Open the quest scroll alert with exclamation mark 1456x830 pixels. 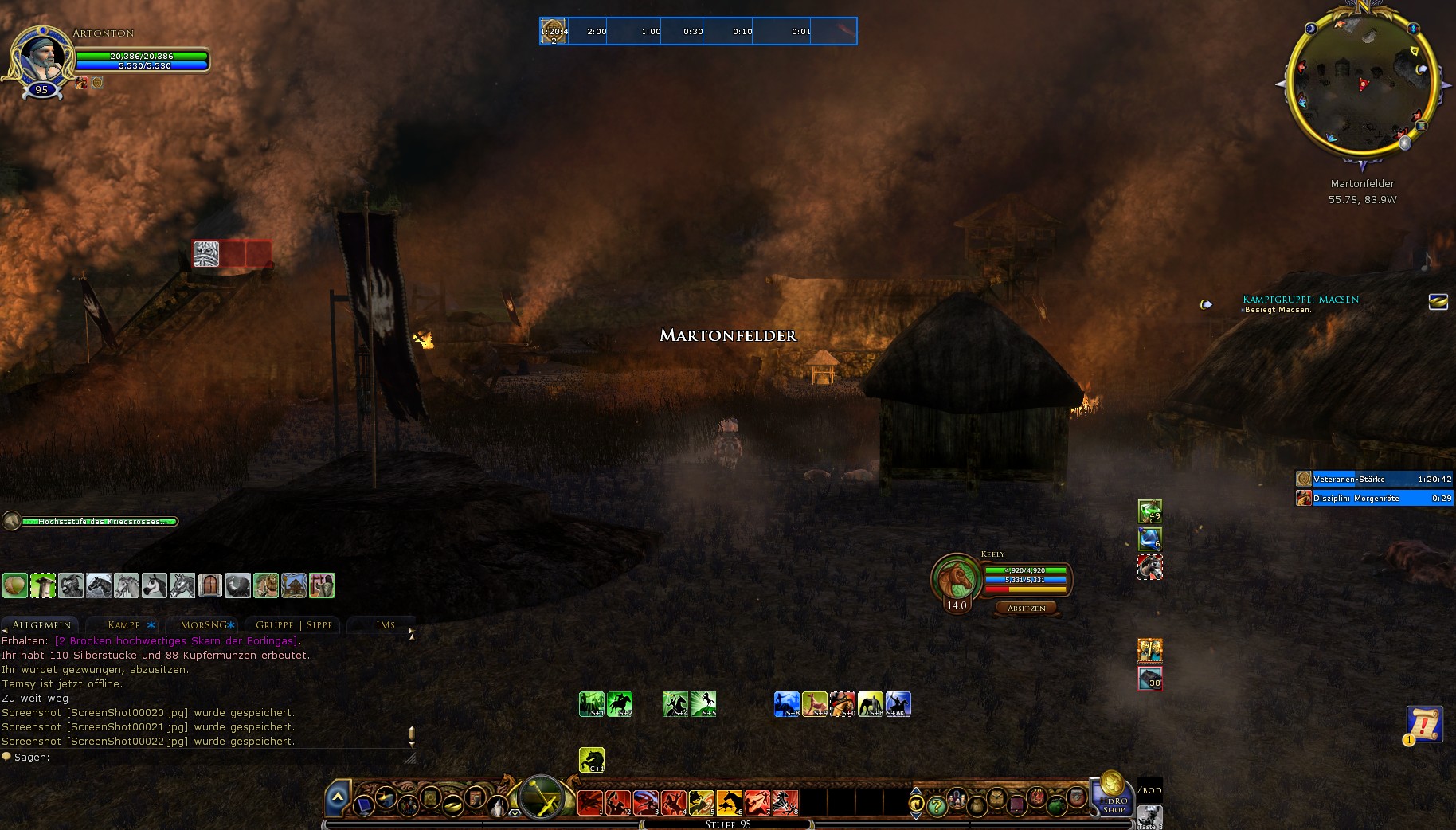[x=1423, y=723]
